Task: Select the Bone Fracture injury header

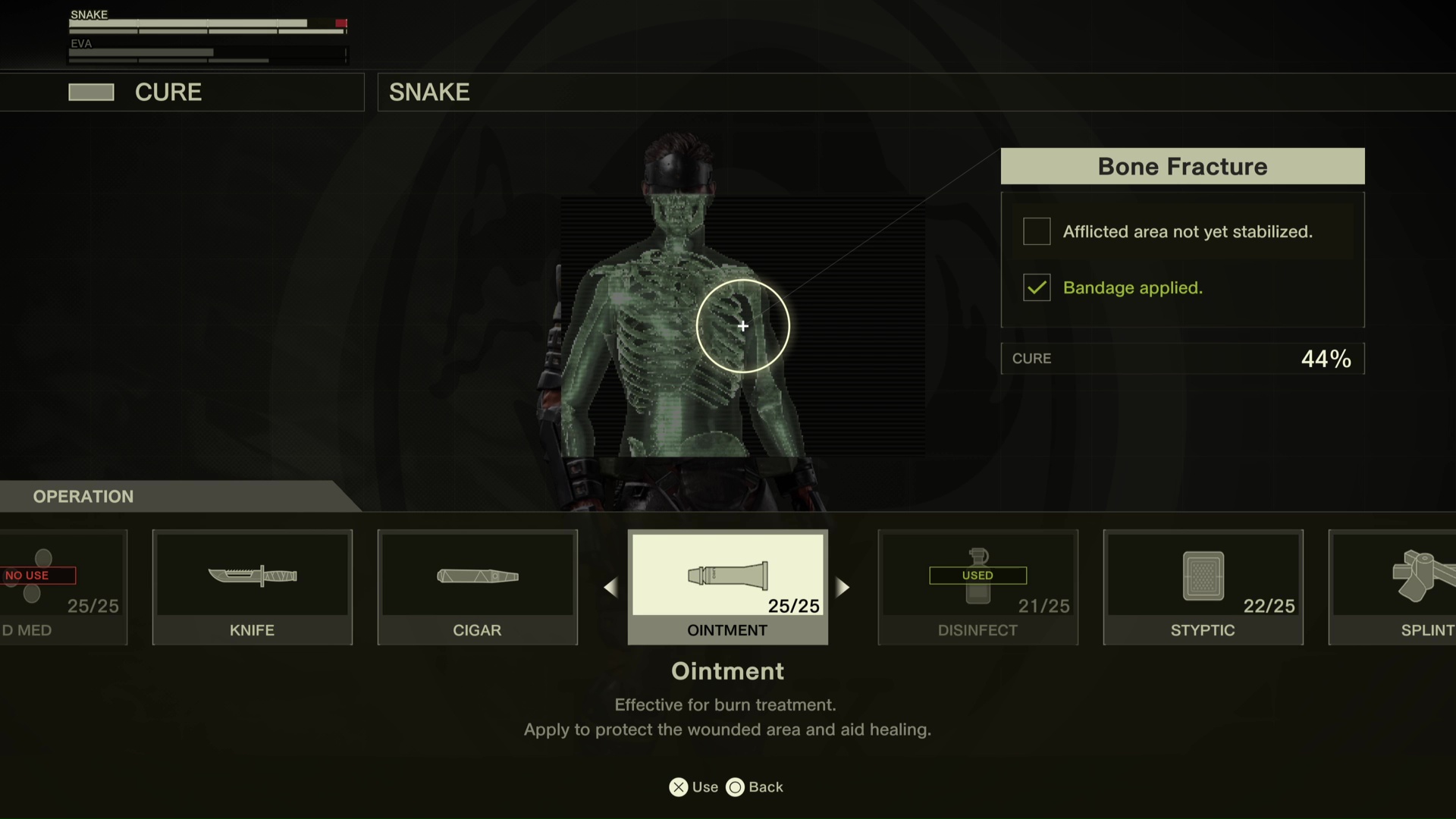Action: click(x=1182, y=166)
